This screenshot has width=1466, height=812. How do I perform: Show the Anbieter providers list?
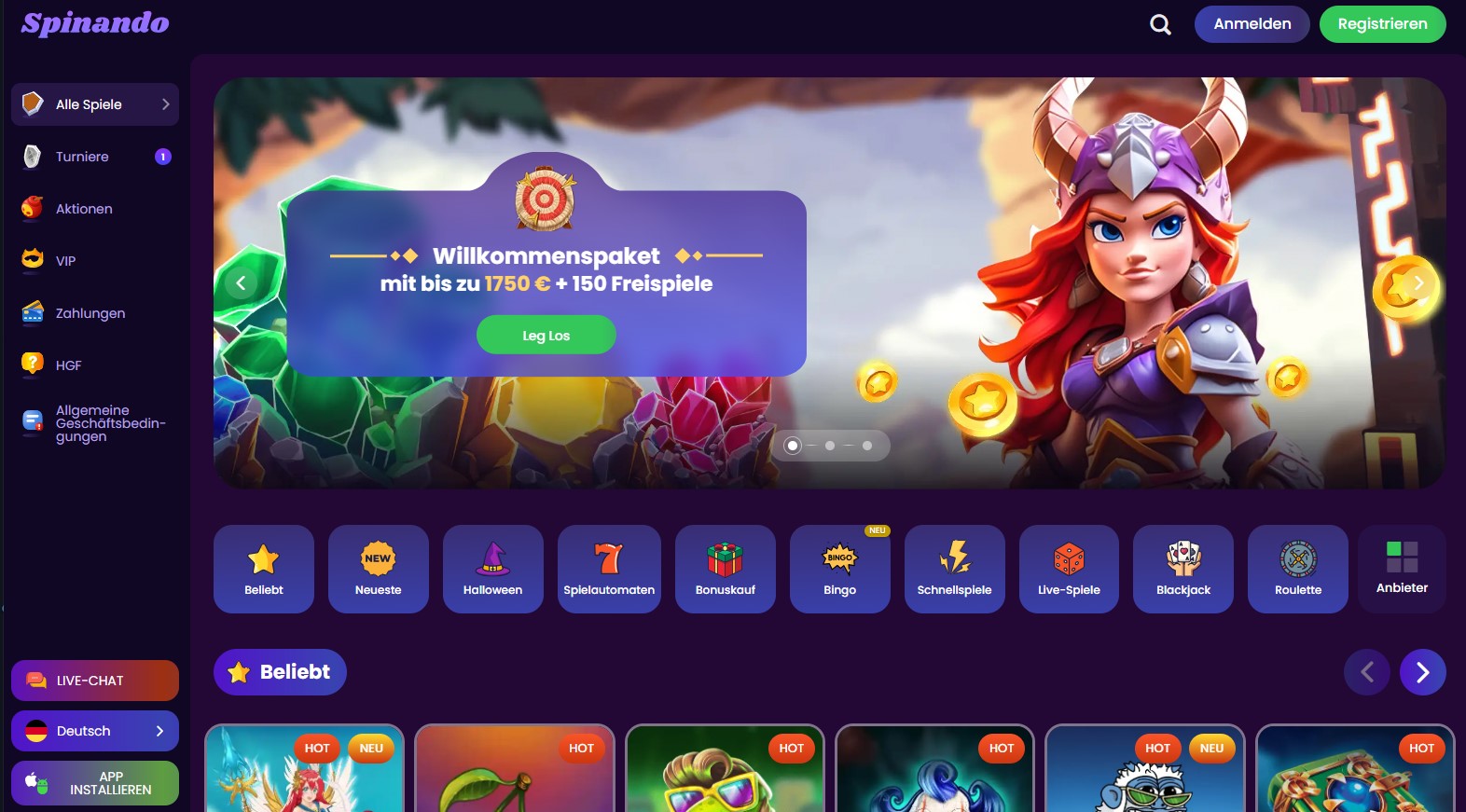(1402, 569)
